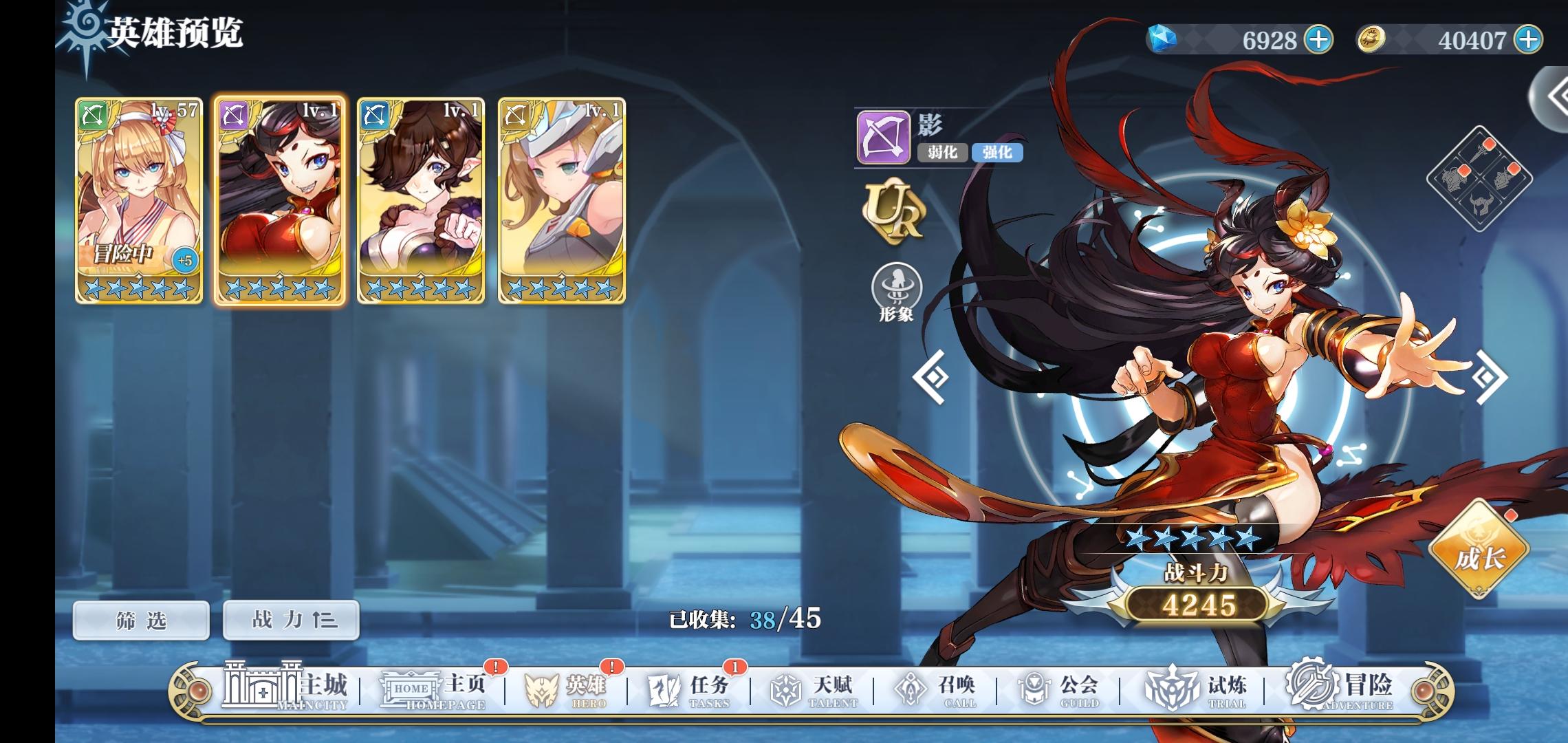Toggle the 弱化 debuff tag
The width and height of the screenshot is (1568, 743).
(941, 154)
